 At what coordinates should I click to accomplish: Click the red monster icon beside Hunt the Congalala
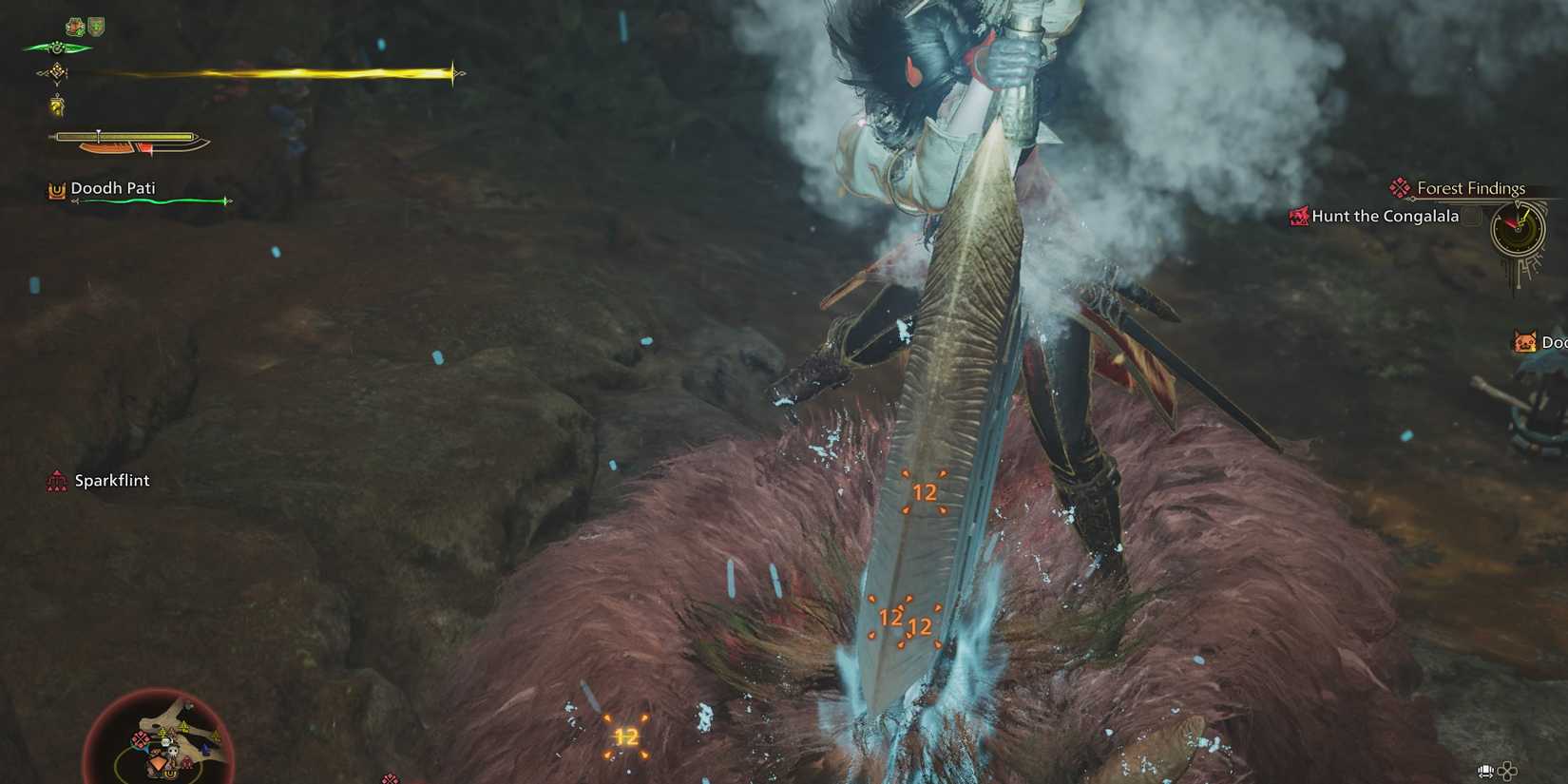tap(1298, 217)
